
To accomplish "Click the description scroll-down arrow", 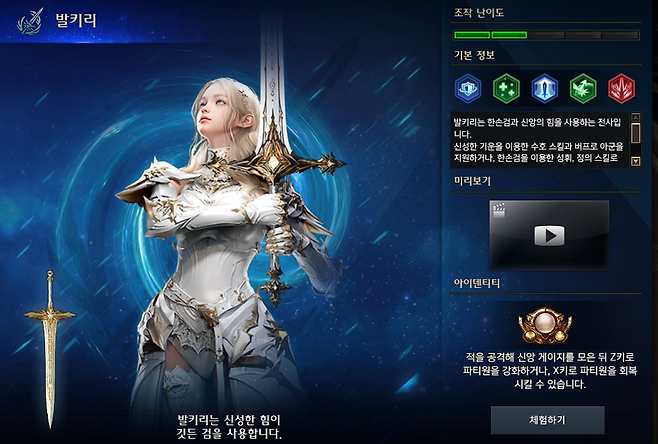I will point(634,160).
